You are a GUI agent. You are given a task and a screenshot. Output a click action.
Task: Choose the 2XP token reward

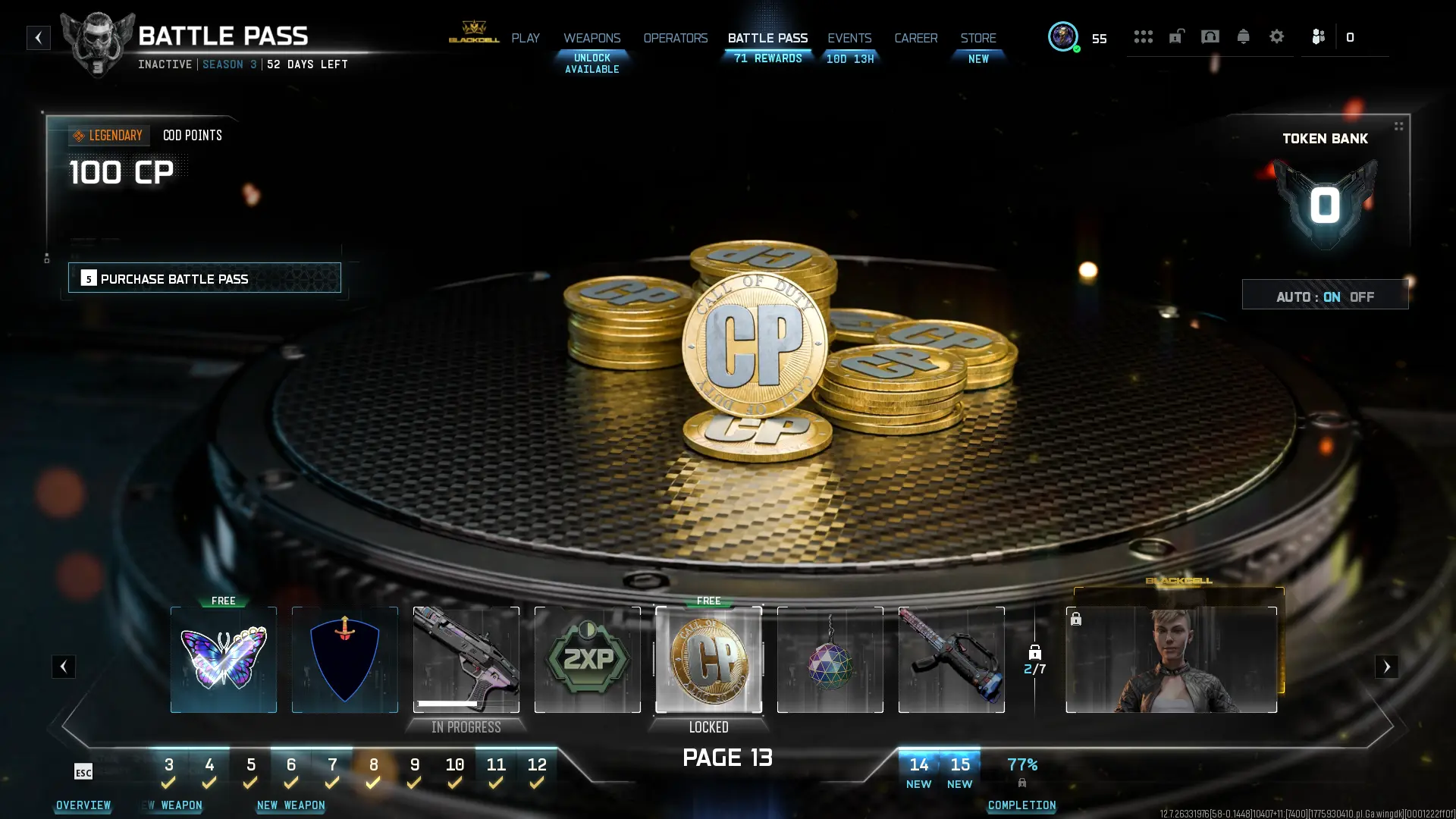[588, 659]
